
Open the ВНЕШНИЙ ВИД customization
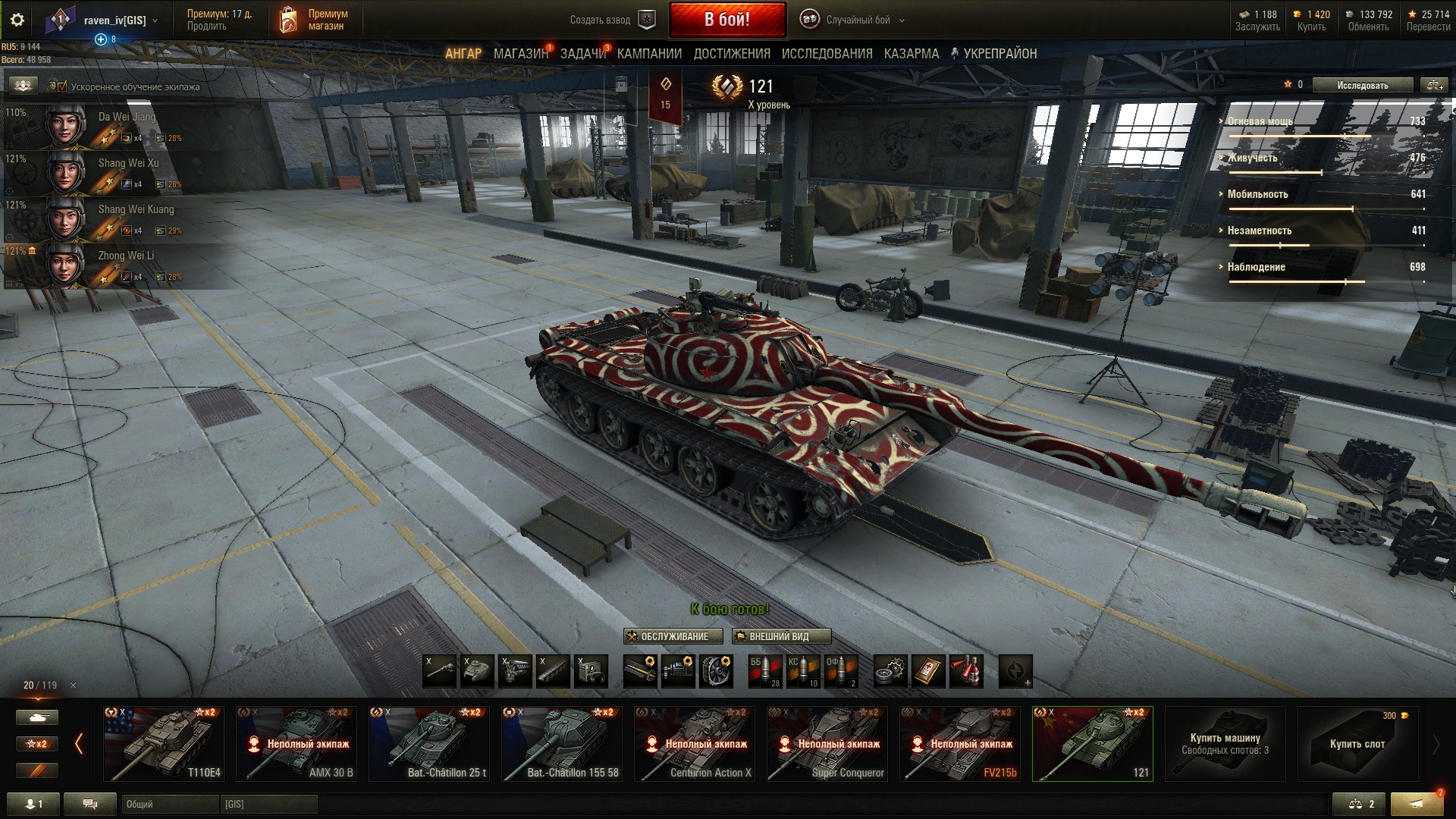click(x=781, y=636)
